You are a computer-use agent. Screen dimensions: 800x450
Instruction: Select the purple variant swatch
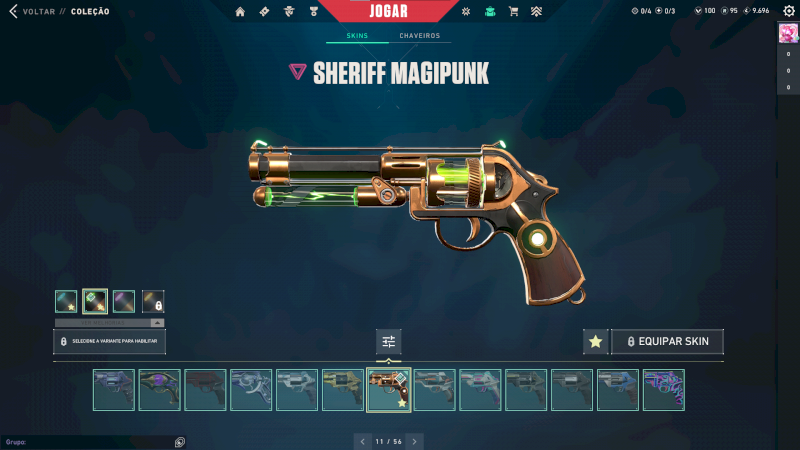[x=124, y=301]
